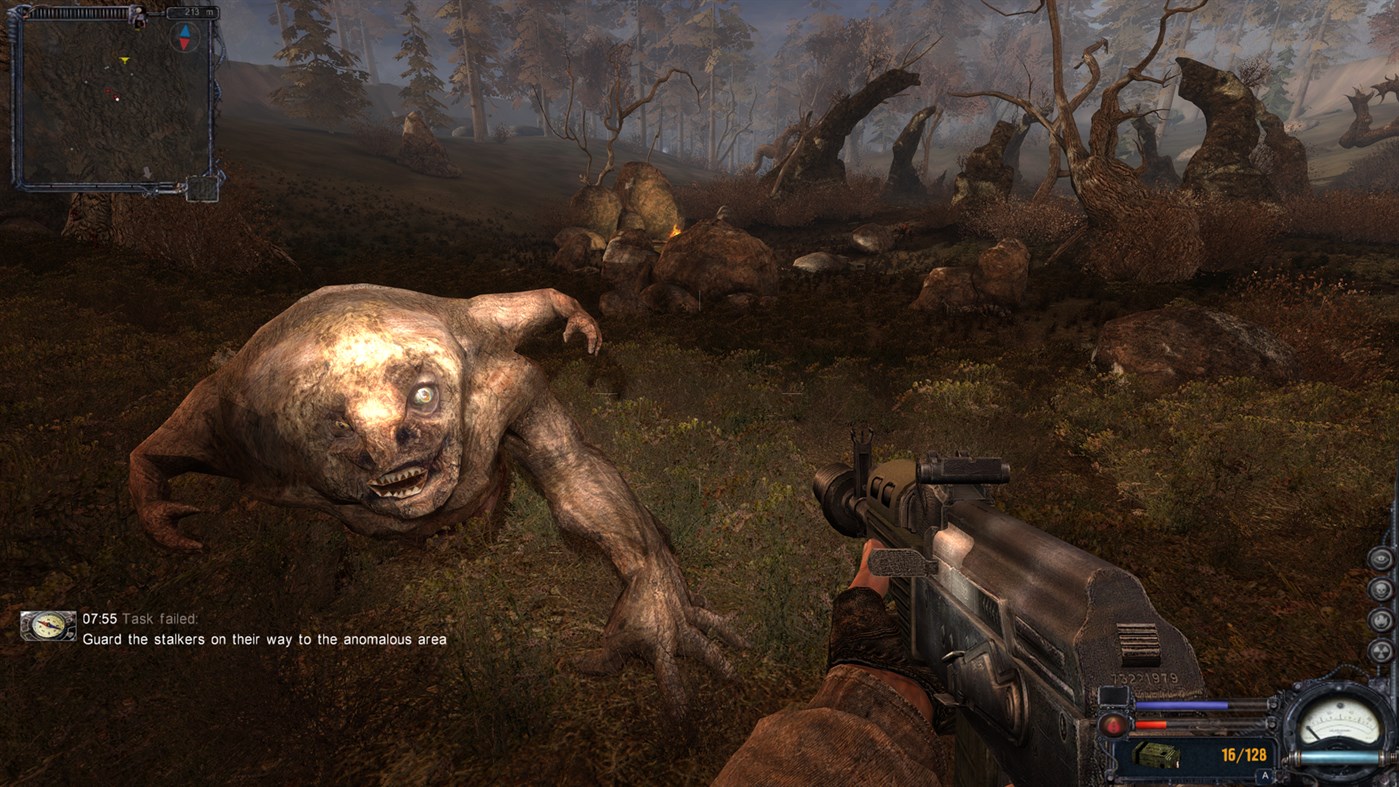Select the skull danger status icon

click(1381, 590)
